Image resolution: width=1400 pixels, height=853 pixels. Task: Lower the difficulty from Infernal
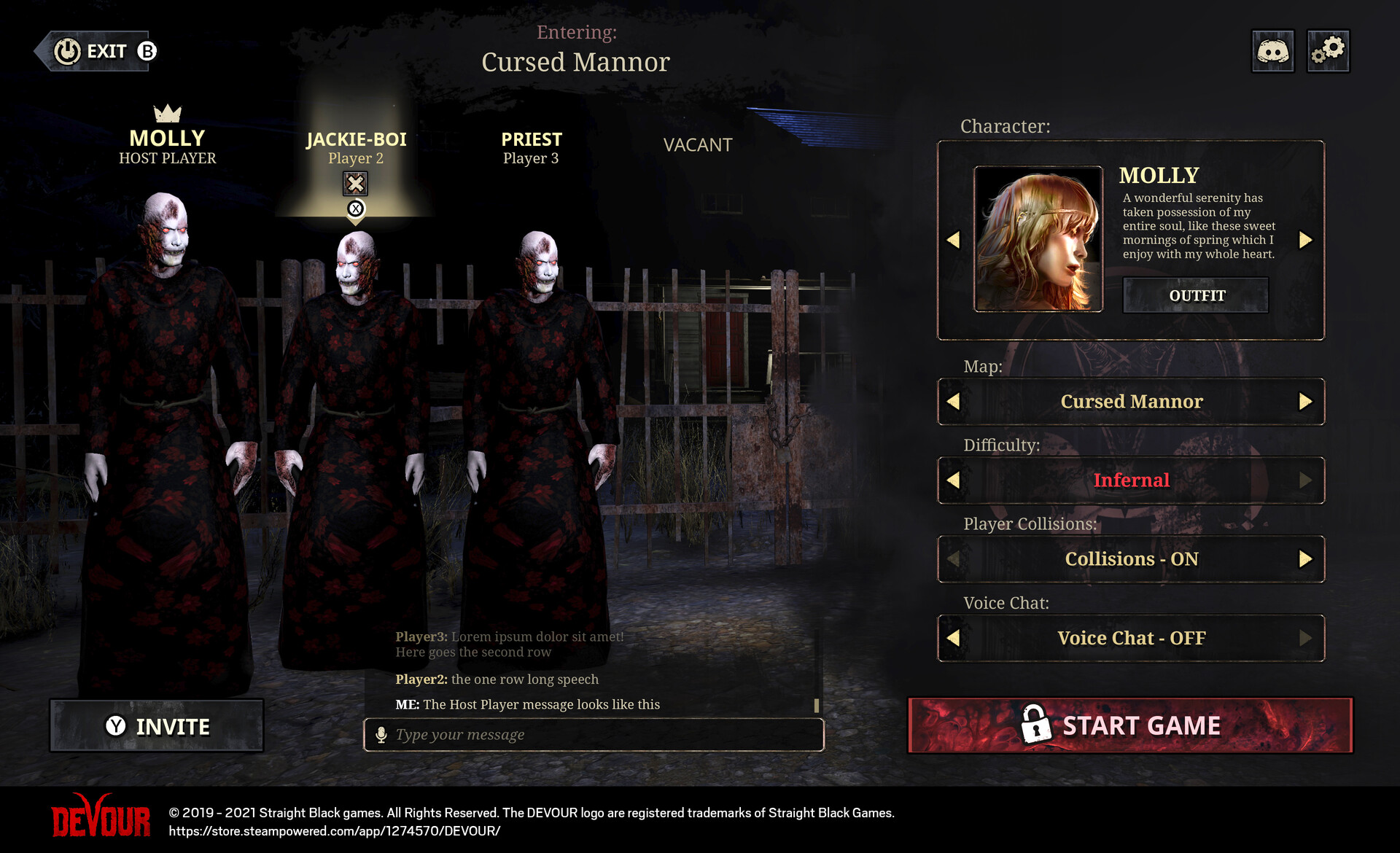953,480
